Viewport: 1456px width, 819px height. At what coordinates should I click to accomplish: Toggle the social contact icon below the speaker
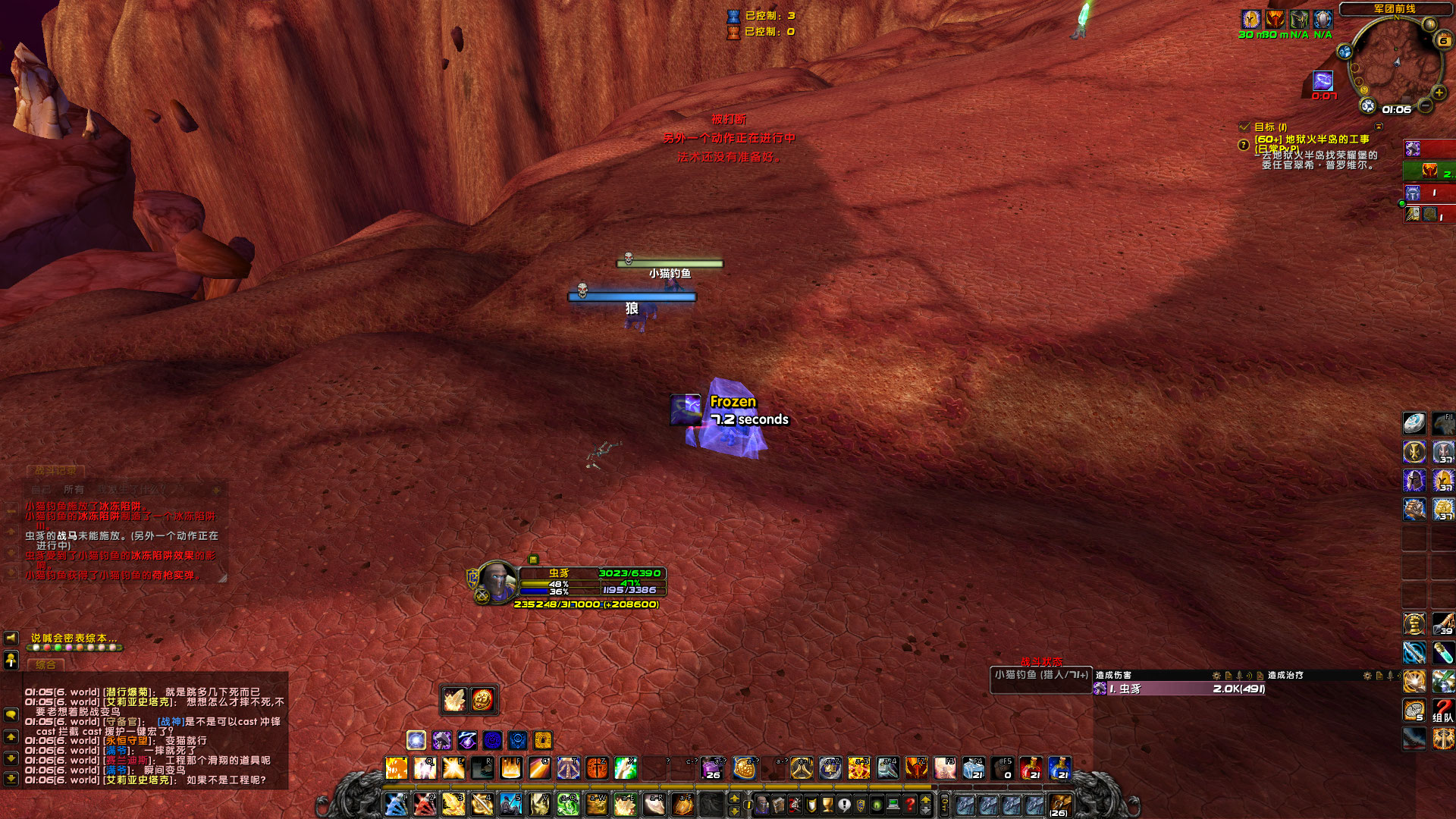point(11,660)
